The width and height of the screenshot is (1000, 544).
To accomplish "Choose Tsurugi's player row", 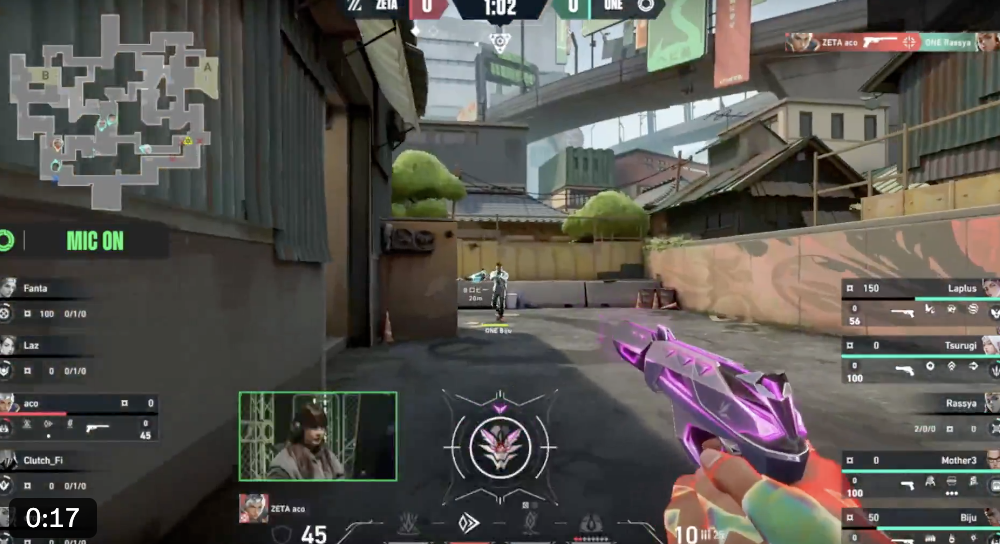I will pos(920,357).
